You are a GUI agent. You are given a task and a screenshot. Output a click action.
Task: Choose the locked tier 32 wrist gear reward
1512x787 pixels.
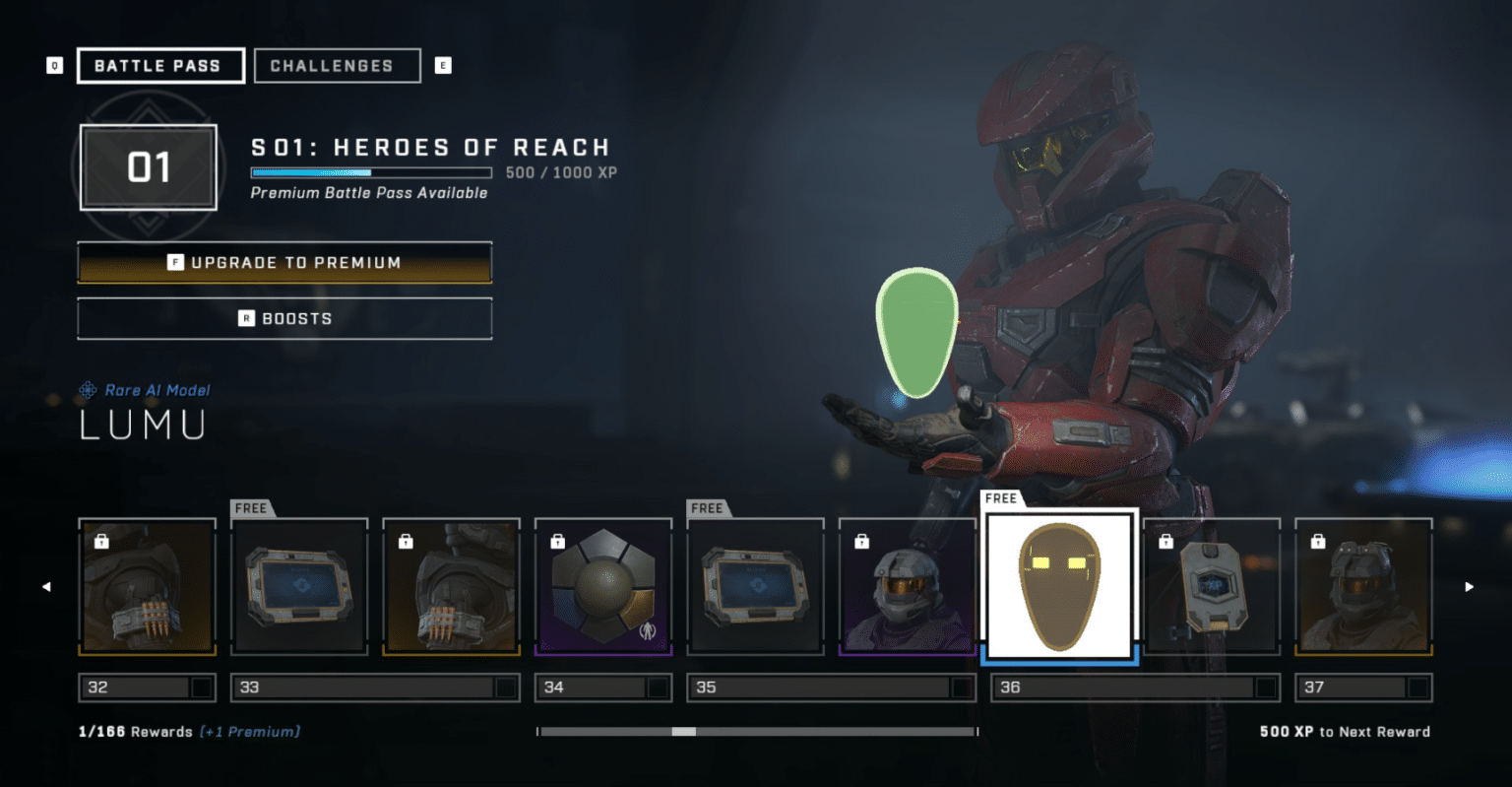[x=147, y=586]
